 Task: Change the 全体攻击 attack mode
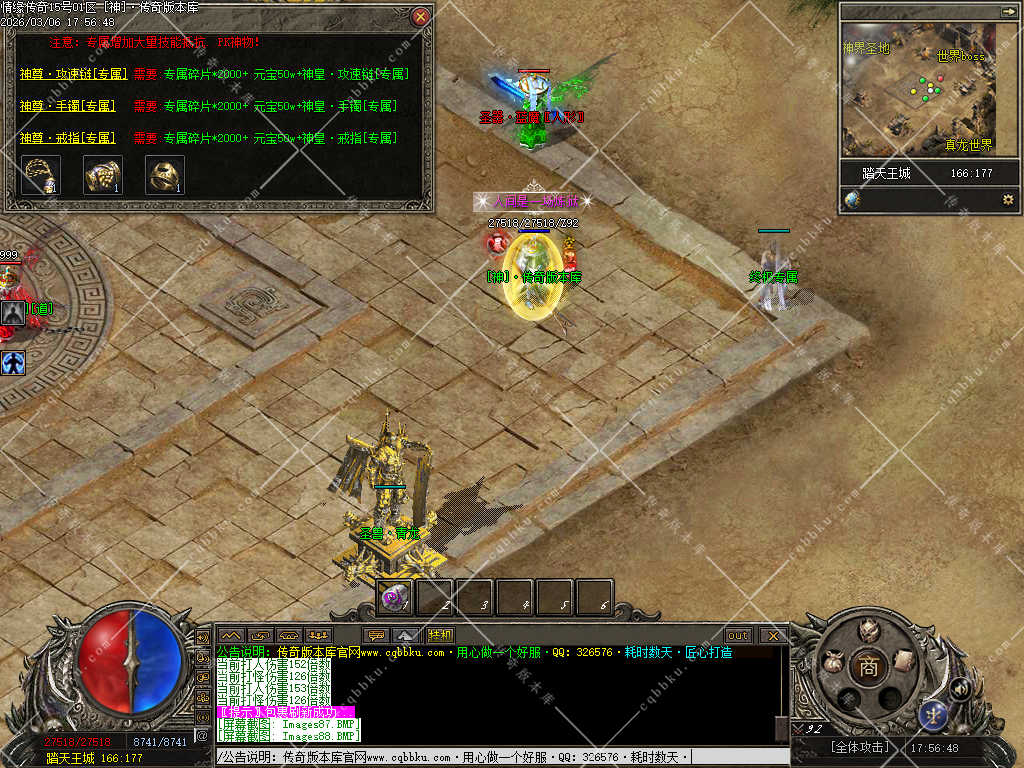859,747
